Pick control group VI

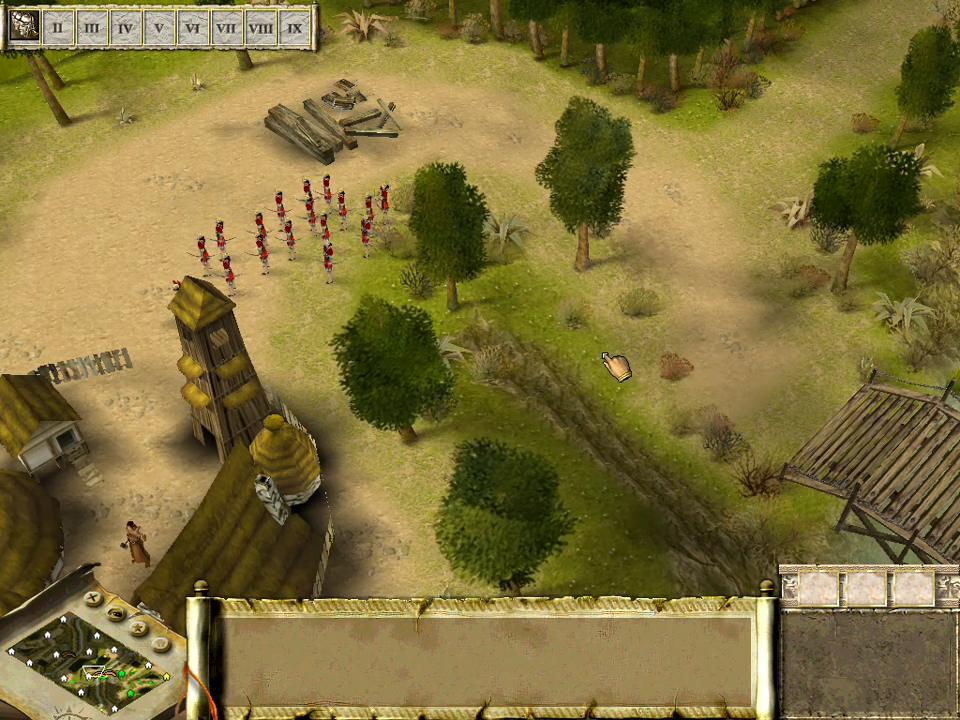click(x=193, y=27)
